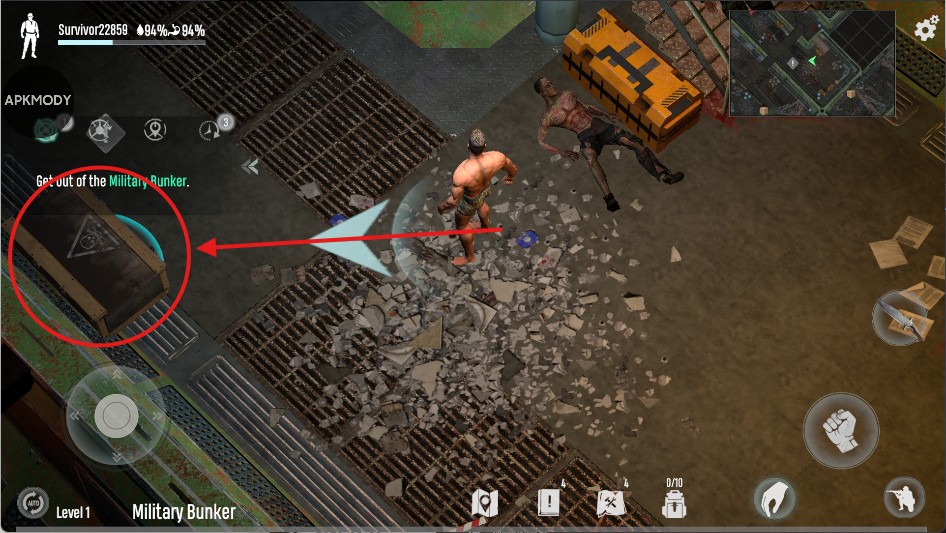Toggle the crouching sneak mode button

tap(902, 498)
